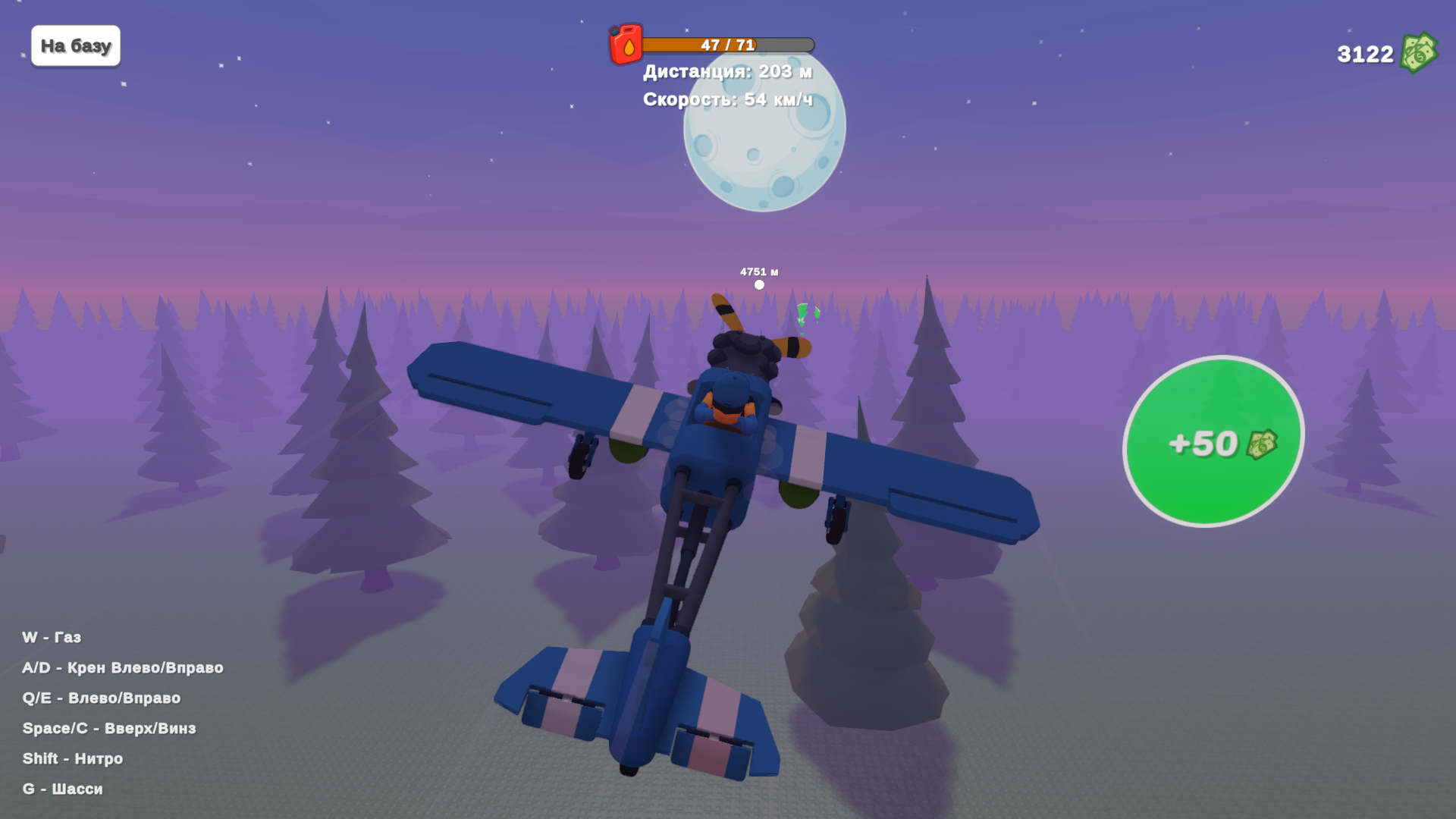Click the A/D - Крен Влево/Вправо hint

[x=124, y=667]
